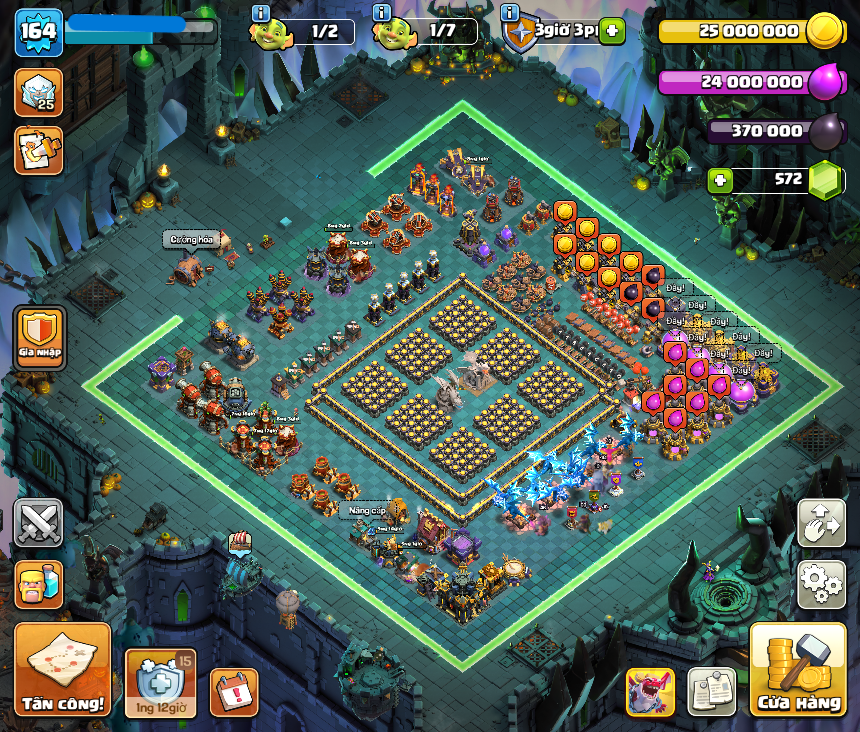Open the clipboard notes button beside shop
860x732 pixels.
[x=711, y=691]
